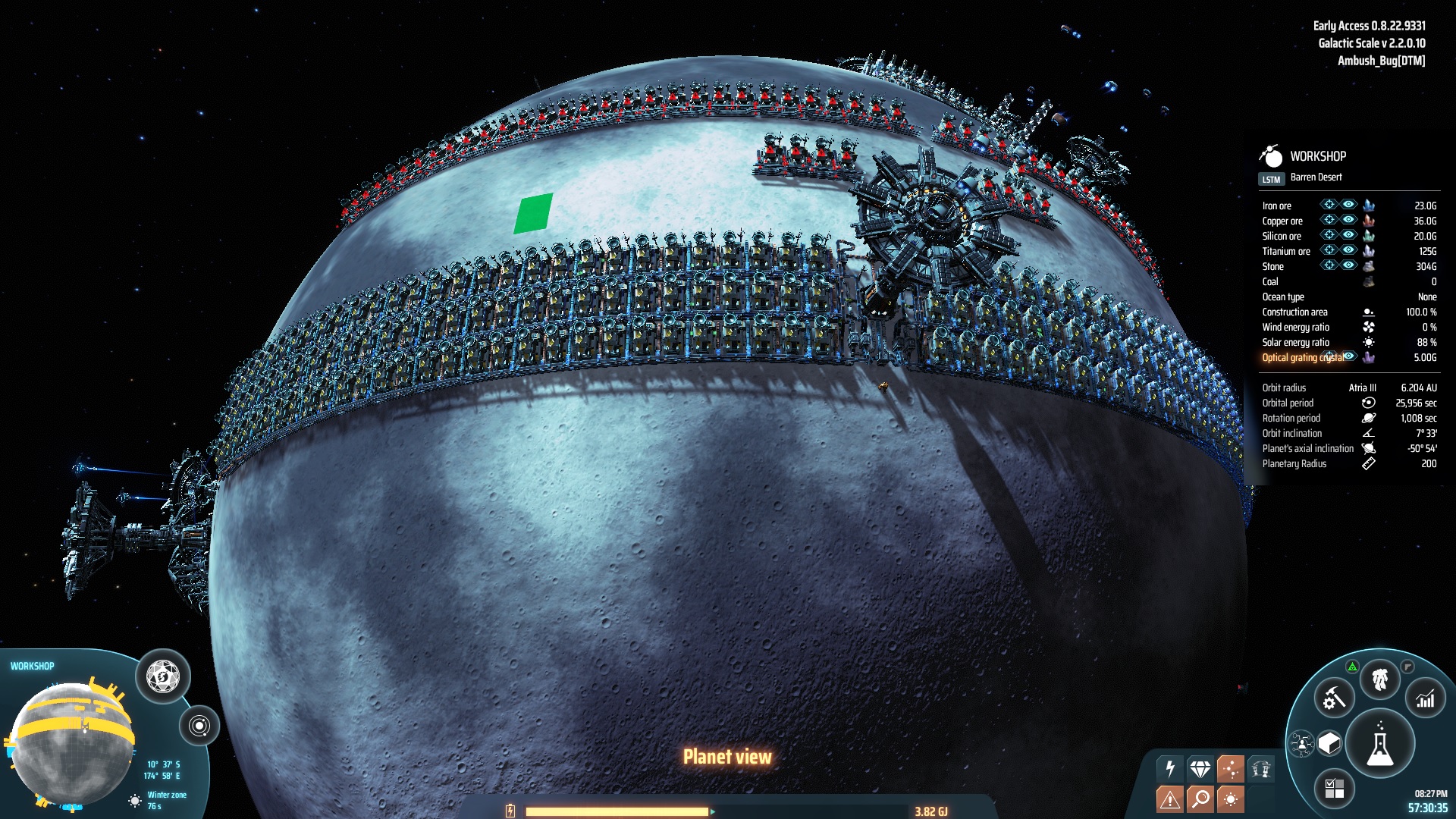Open the person network icon button

[1302, 743]
